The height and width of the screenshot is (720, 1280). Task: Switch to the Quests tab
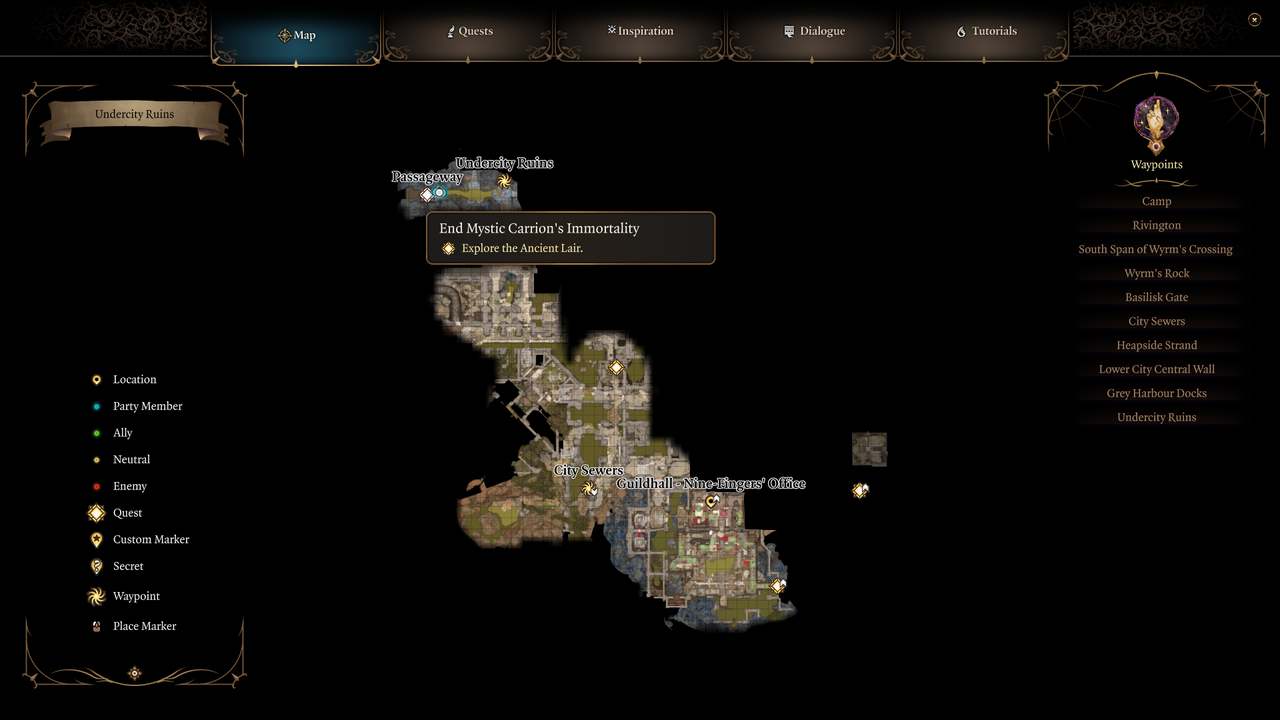pyautogui.click(x=469, y=31)
